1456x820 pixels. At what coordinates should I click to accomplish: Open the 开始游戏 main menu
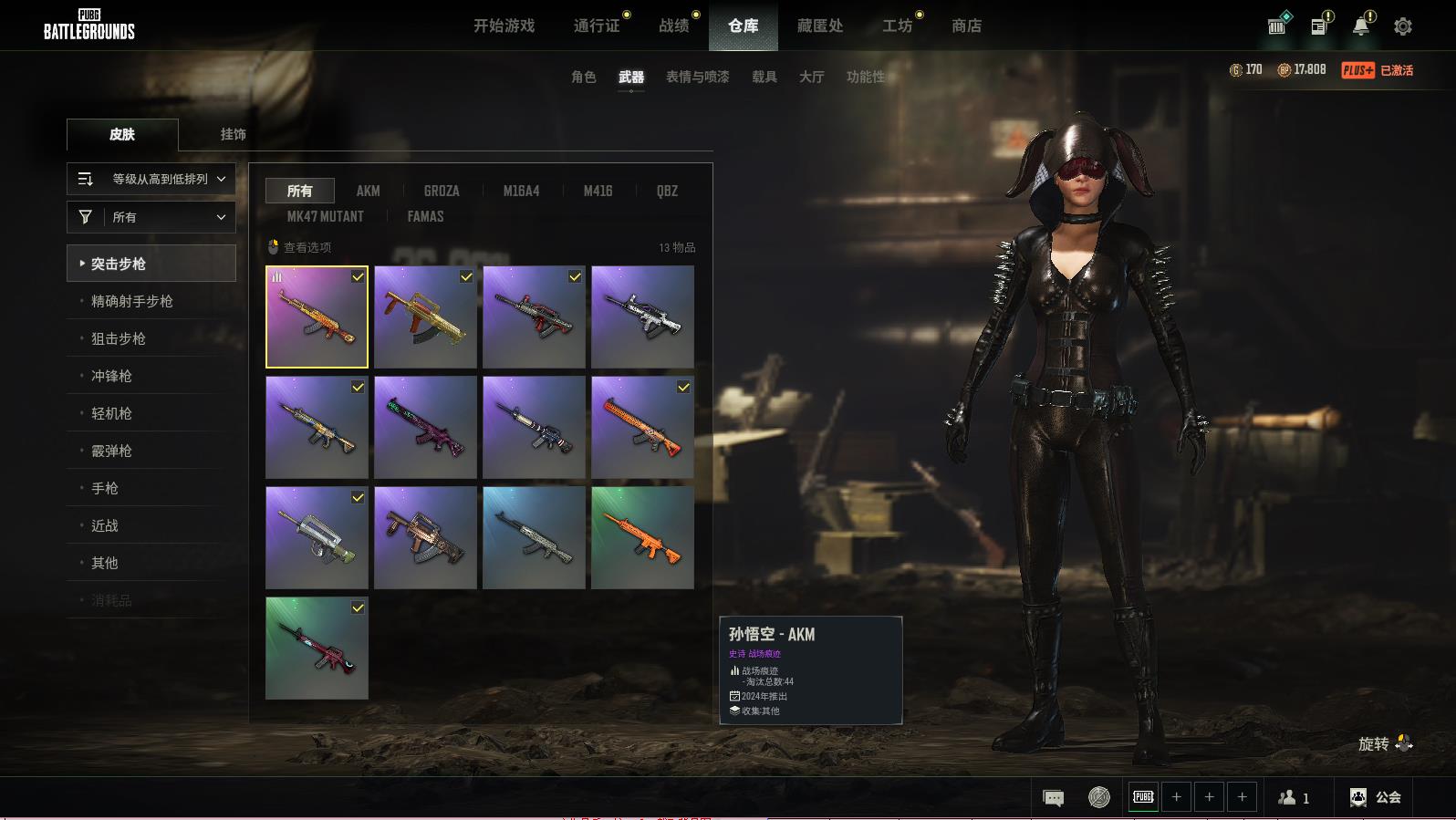(x=504, y=26)
